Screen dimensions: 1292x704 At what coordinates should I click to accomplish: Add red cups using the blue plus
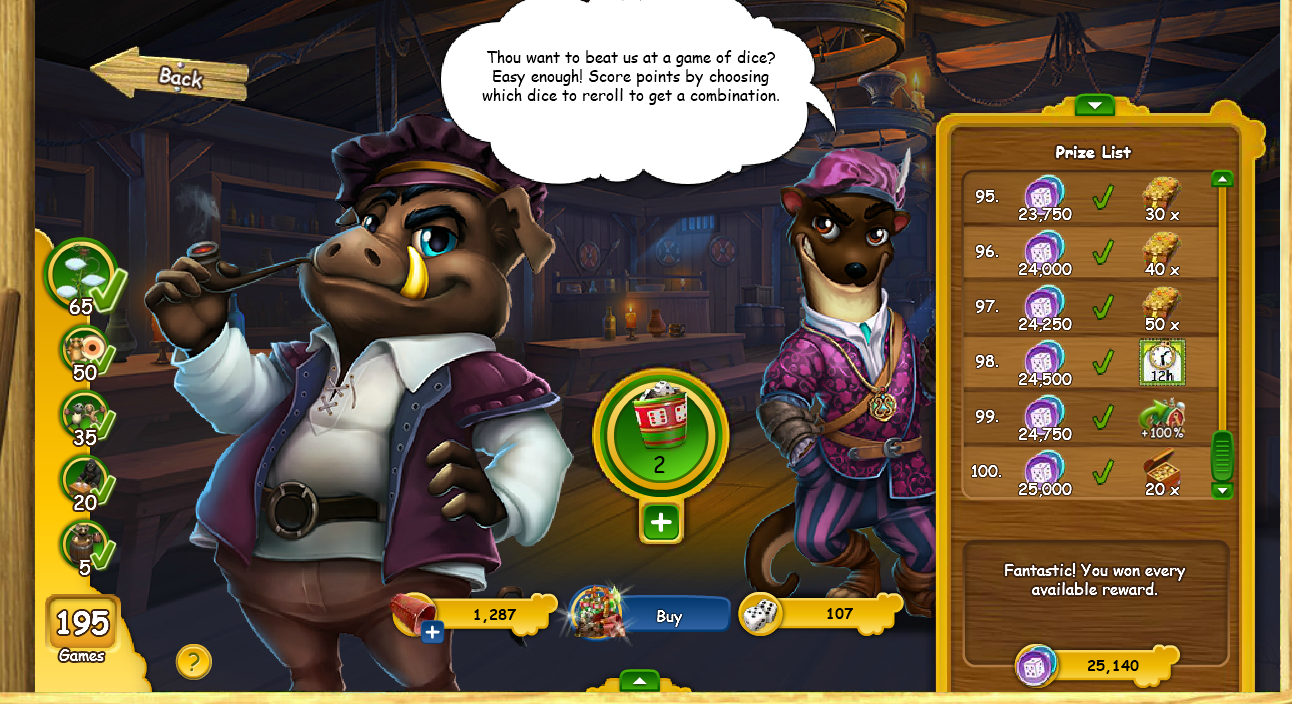(x=432, y=632)
